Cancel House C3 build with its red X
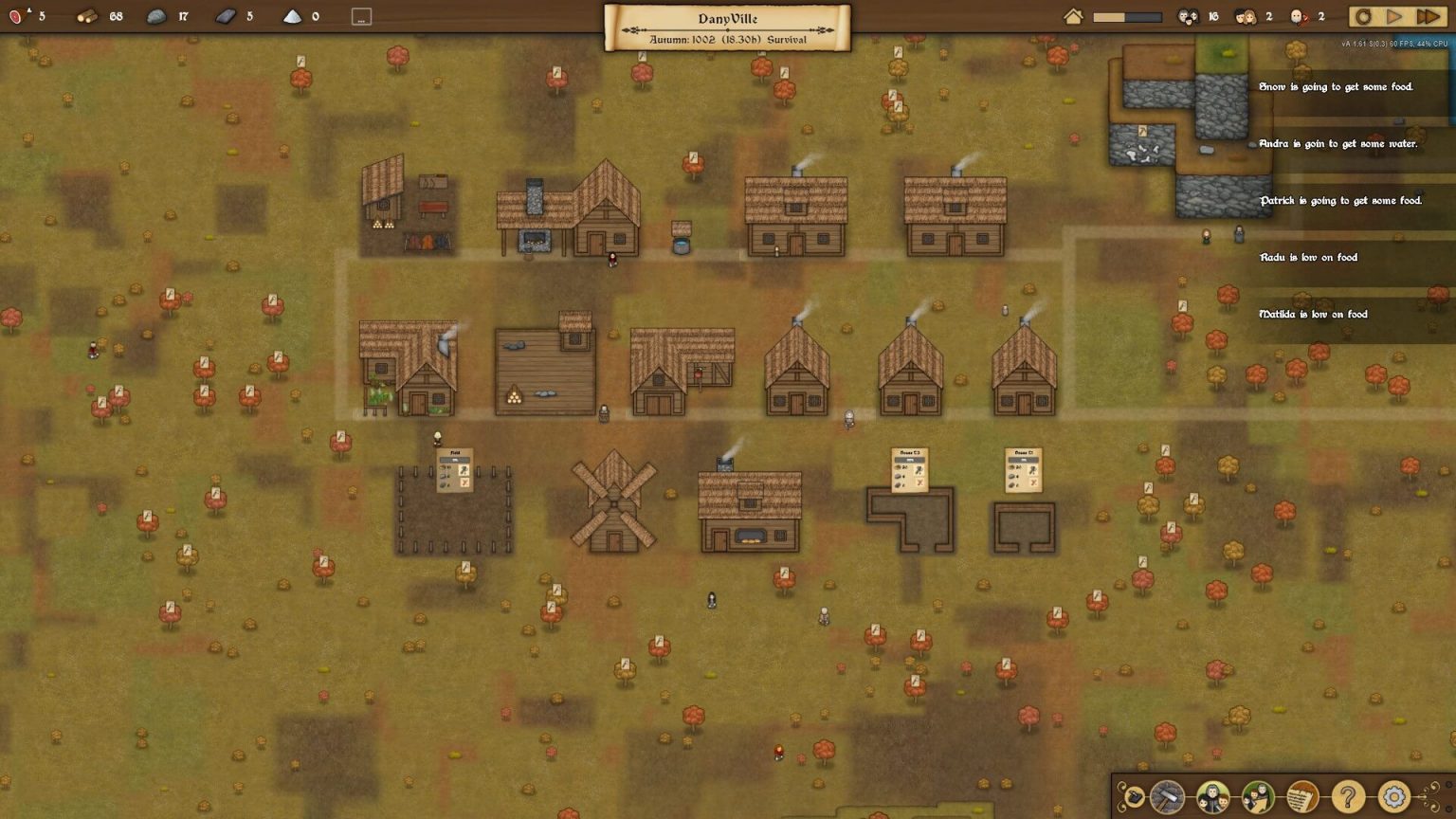This screenshot has height=819, width=1456. [919, 482]
